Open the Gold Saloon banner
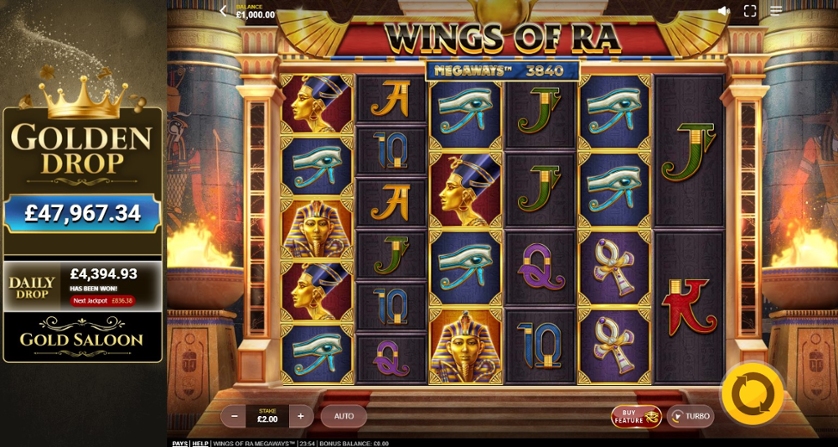Image resolution: width=838 pixels, height=447 pixels. (83, 338)
